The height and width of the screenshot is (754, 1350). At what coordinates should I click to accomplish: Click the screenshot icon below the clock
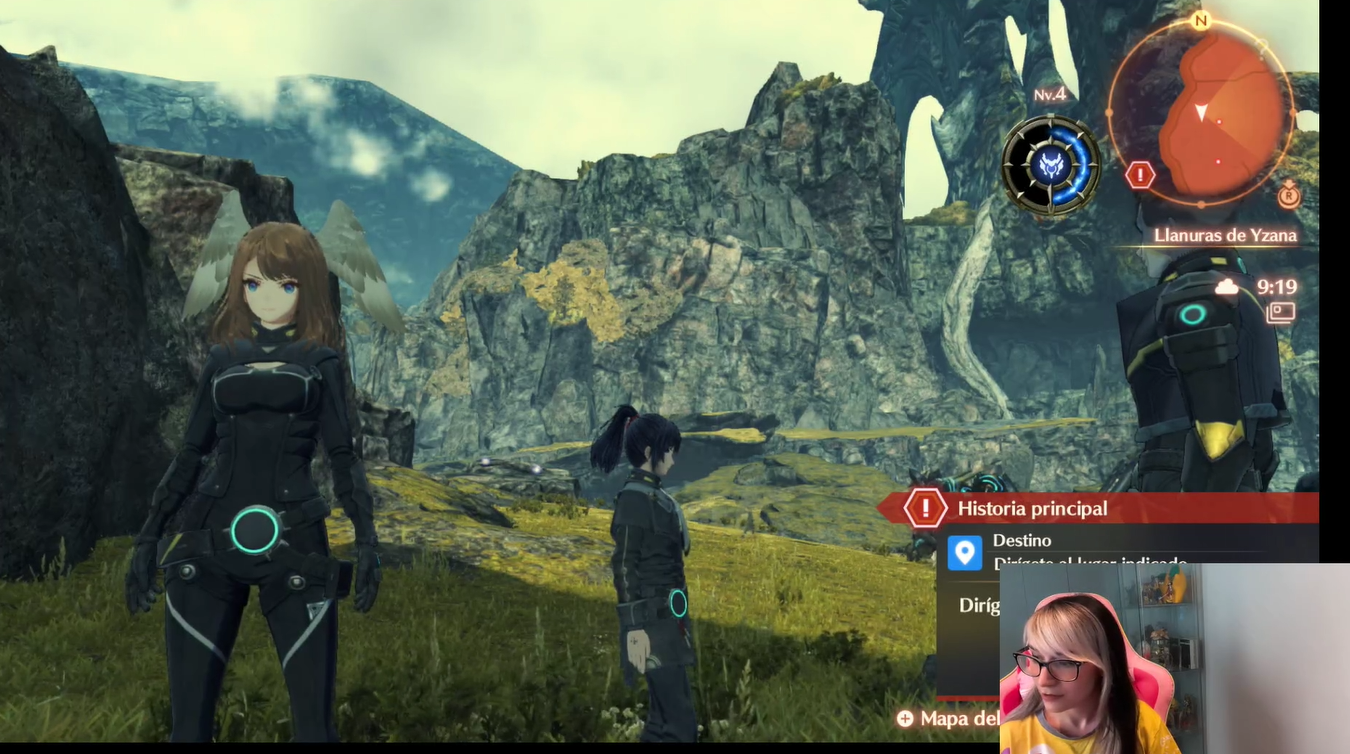[x=1280, y=313]
